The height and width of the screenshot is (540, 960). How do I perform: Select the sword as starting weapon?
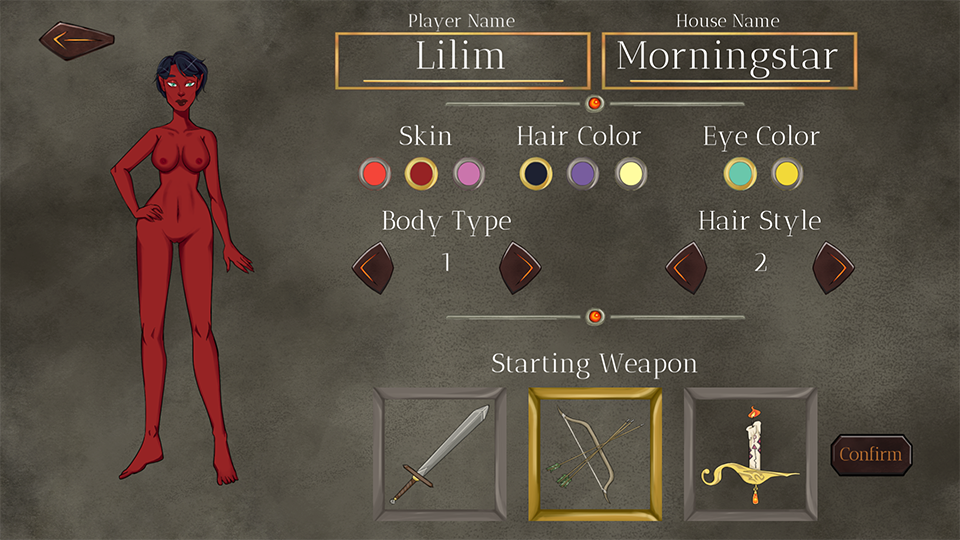click(x=440, y=454)
